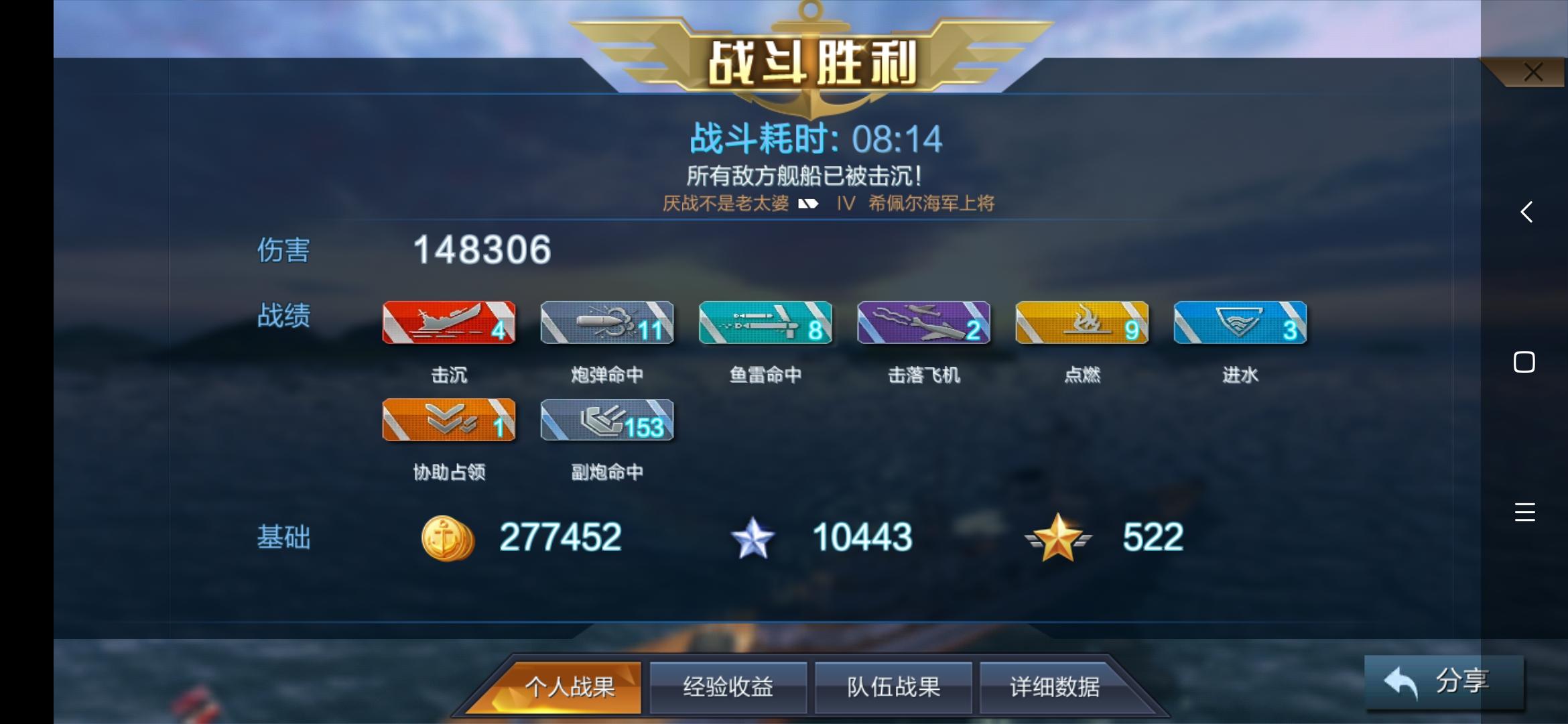Click the gold star commander icon

pyautogui.click(x=1059, y=536)
